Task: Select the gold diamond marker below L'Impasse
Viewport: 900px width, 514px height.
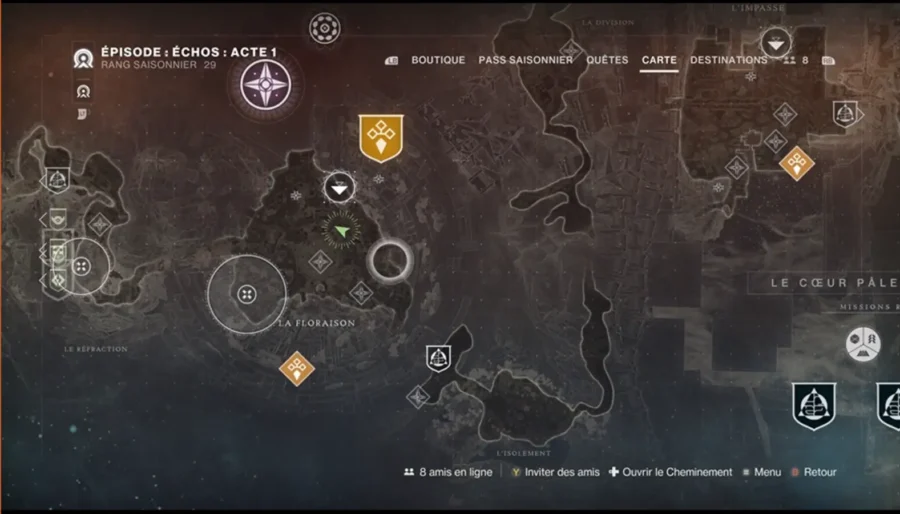Action: [797, 162]
